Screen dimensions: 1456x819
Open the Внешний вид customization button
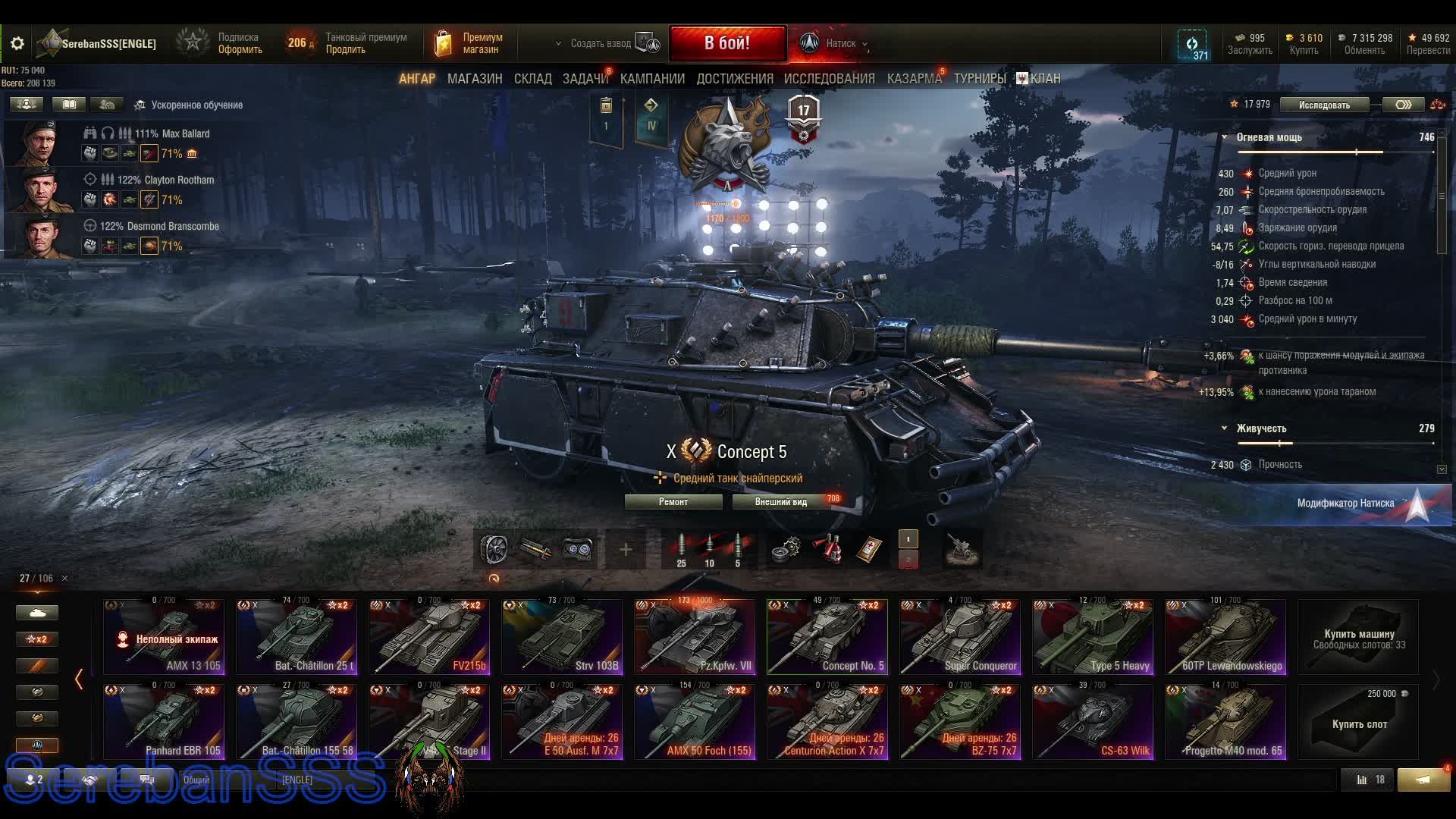click(x=781, y=502)
